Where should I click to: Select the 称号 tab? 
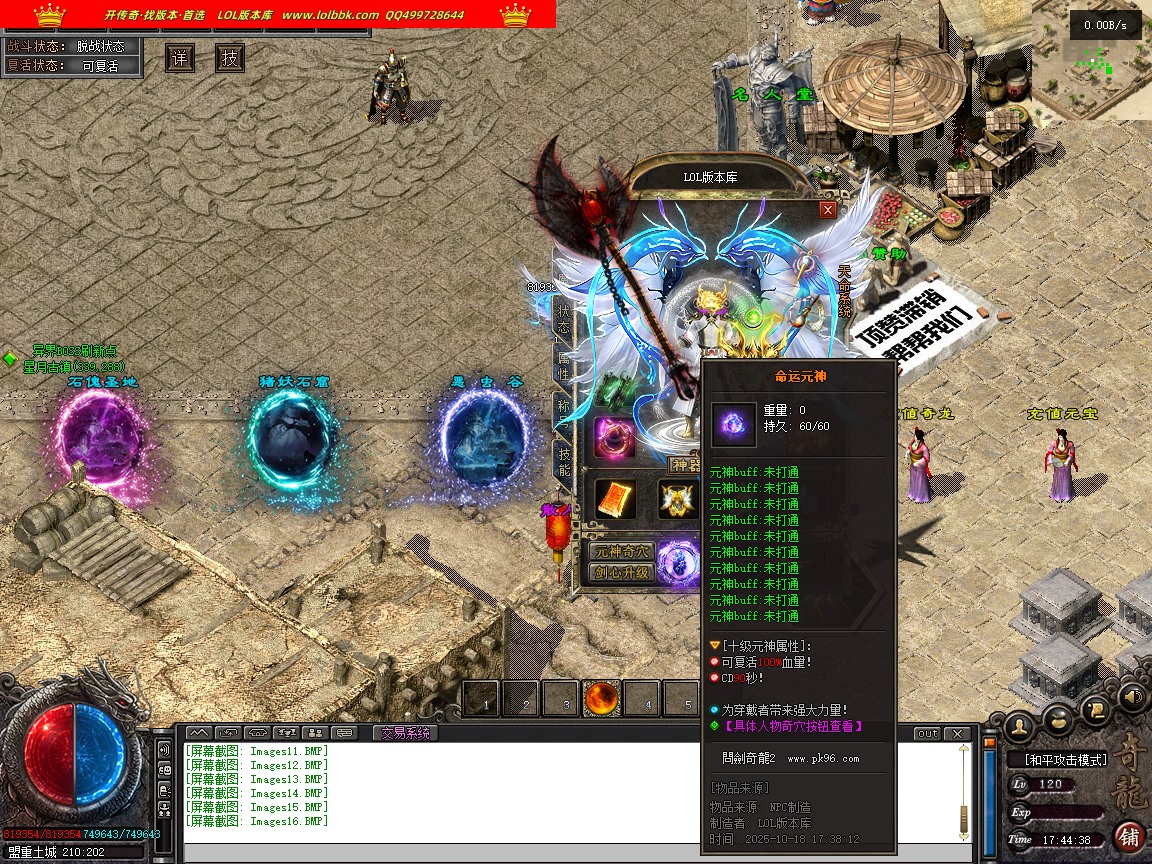[563, 414]
